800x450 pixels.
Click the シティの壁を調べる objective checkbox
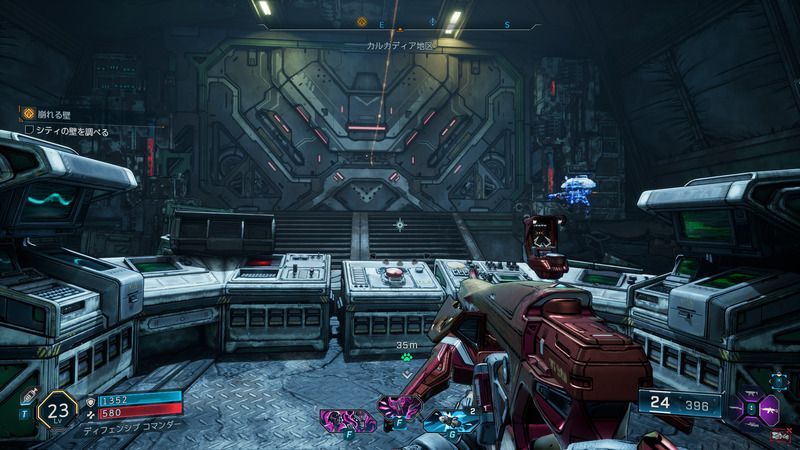pyautogui.click(x=31, y=131)
